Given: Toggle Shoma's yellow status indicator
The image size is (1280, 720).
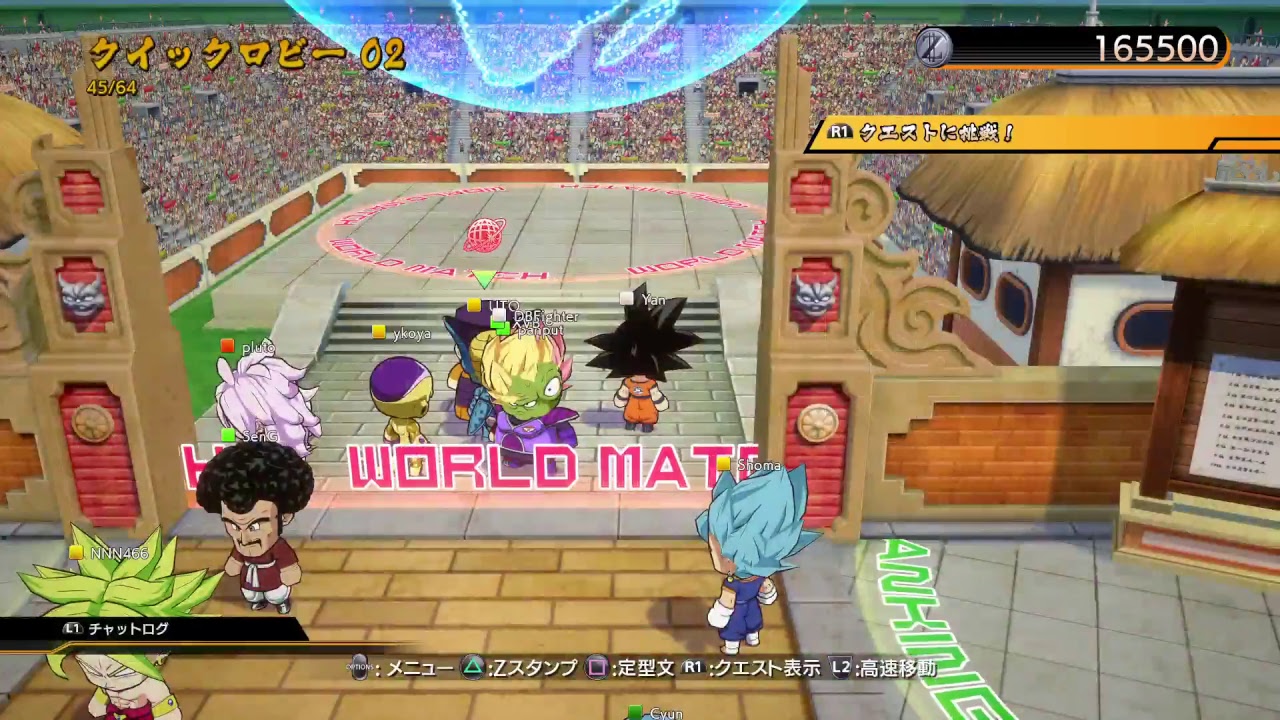Looking at the screenshot, I should click(x=721, y=463).
